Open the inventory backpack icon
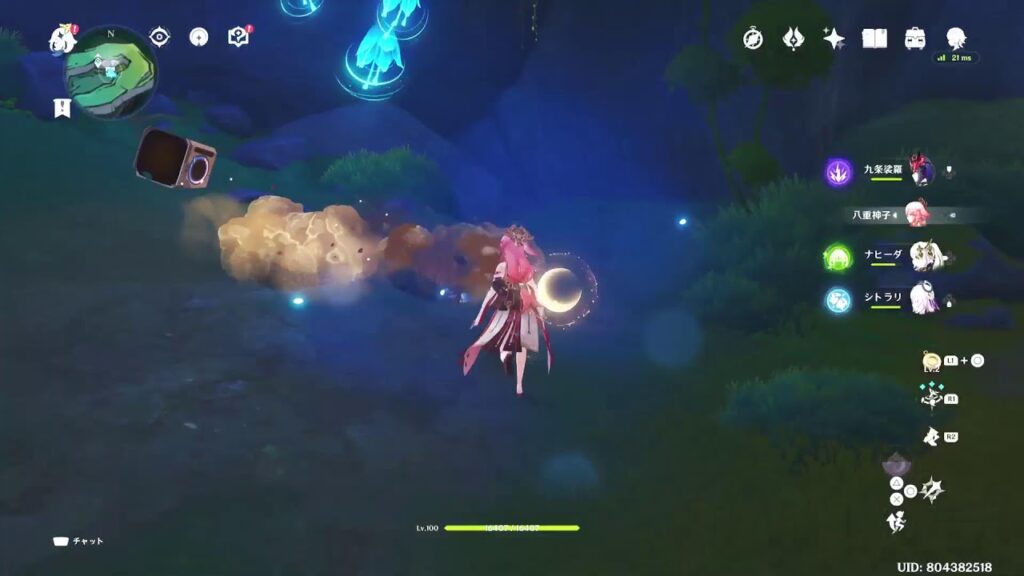 point(915,39)
